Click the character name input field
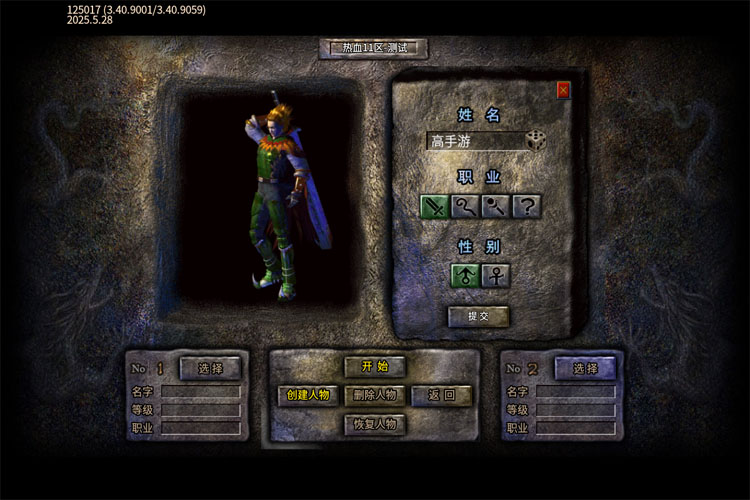 tap(474, 141)
